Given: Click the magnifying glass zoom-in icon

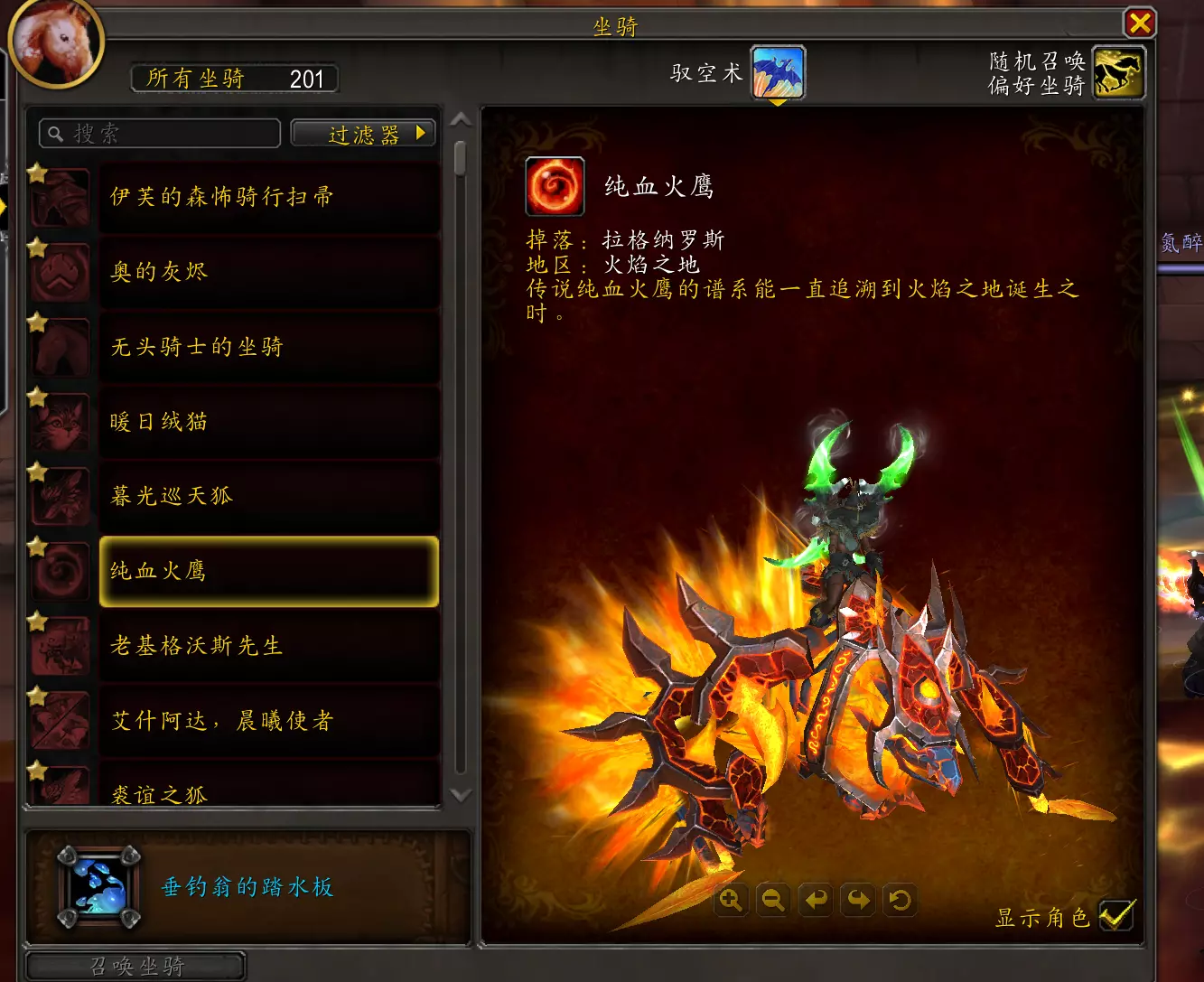Looking at the screenshot, I should 731,900.
